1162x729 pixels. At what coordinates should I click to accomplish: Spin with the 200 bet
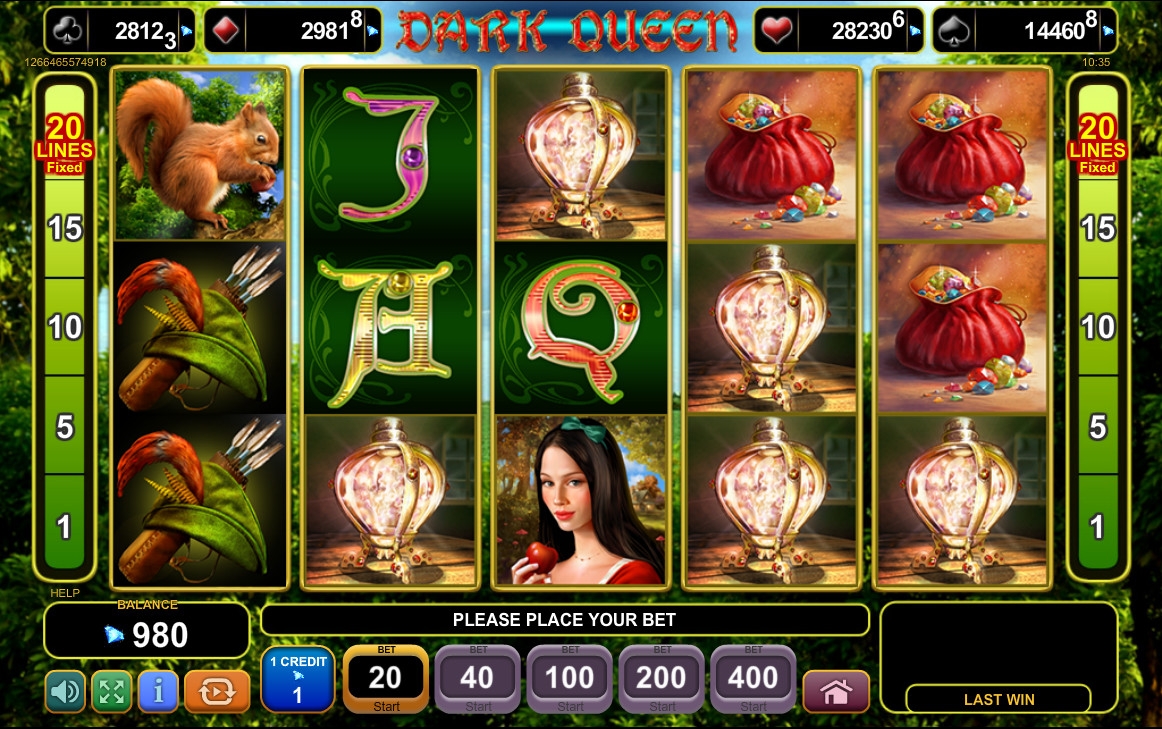661,679
